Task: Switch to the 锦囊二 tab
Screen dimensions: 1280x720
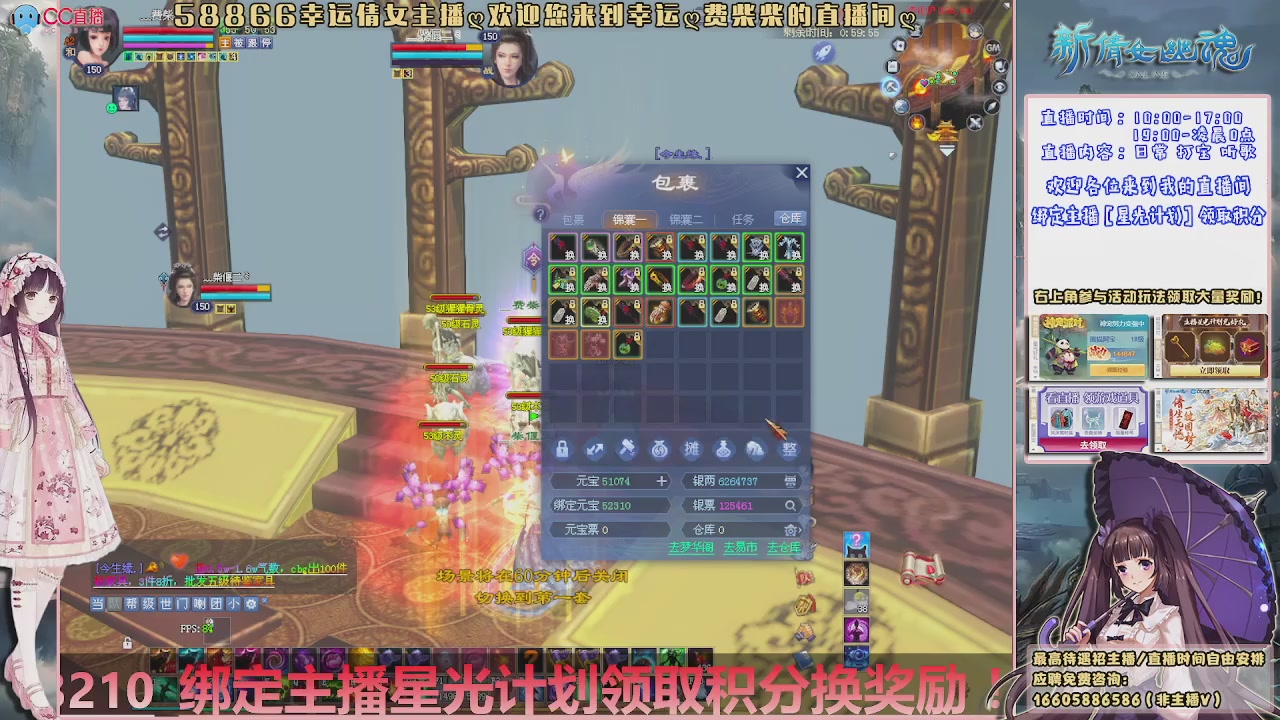Action: pos(687,219)
